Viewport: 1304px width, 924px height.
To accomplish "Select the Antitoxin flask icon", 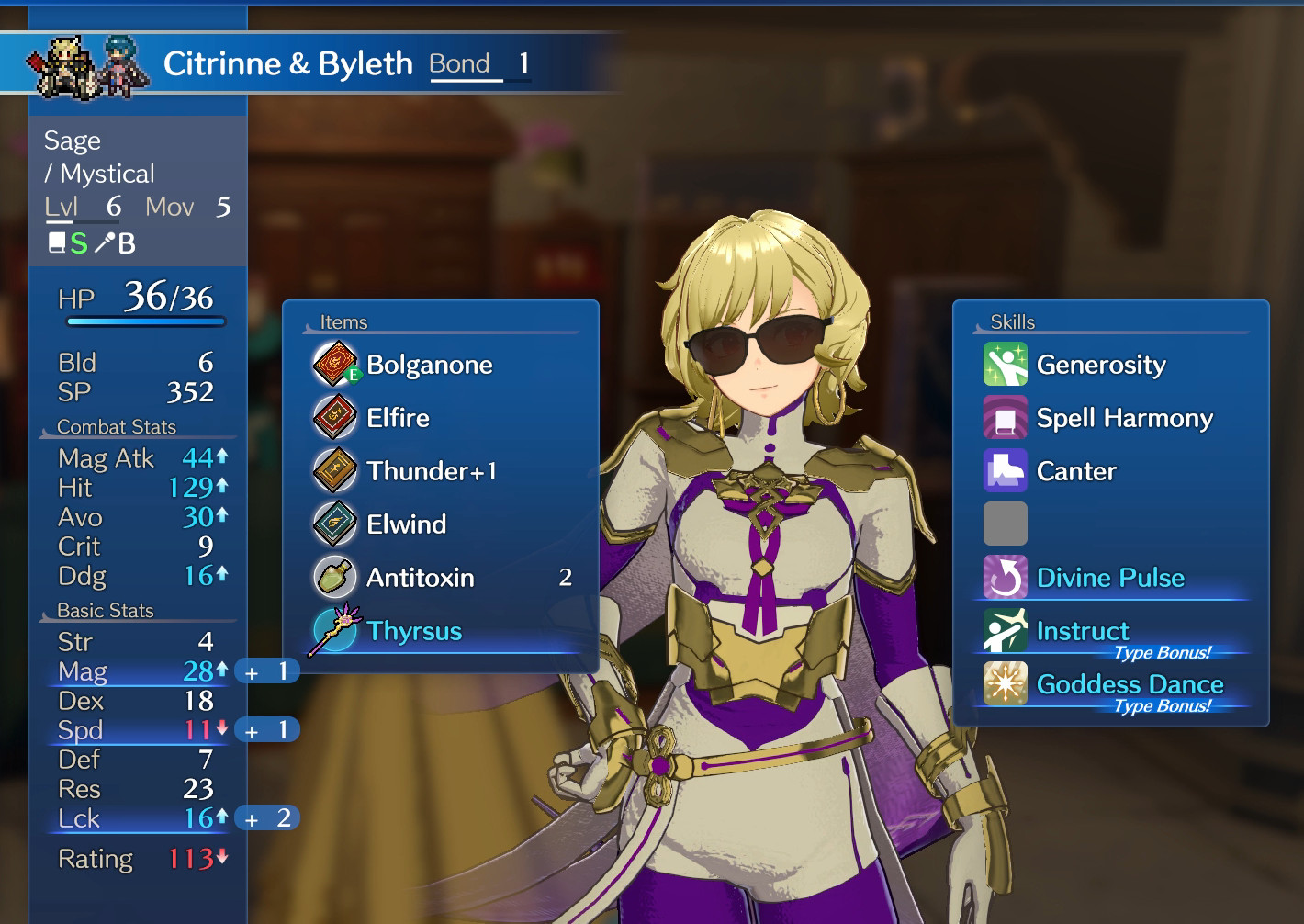I will click(x=334, y=577).
